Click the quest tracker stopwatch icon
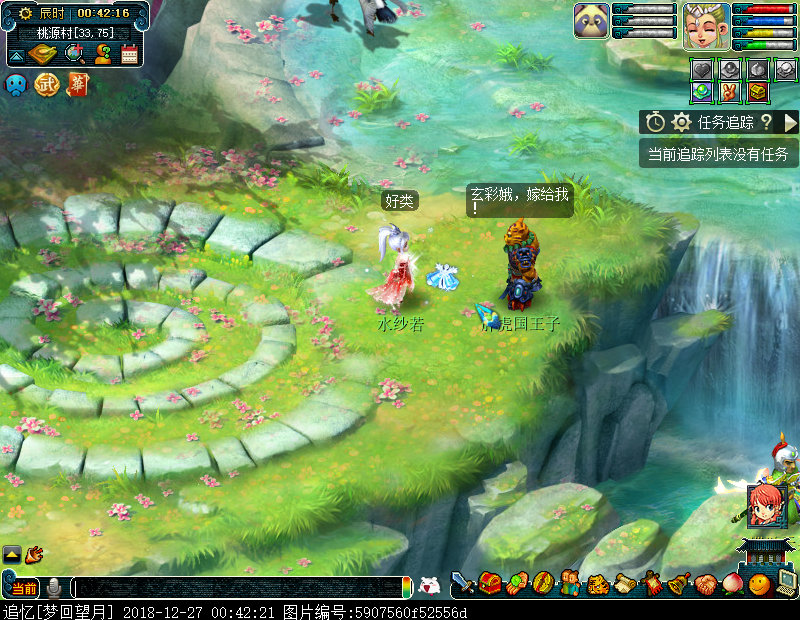 (655, 122)
